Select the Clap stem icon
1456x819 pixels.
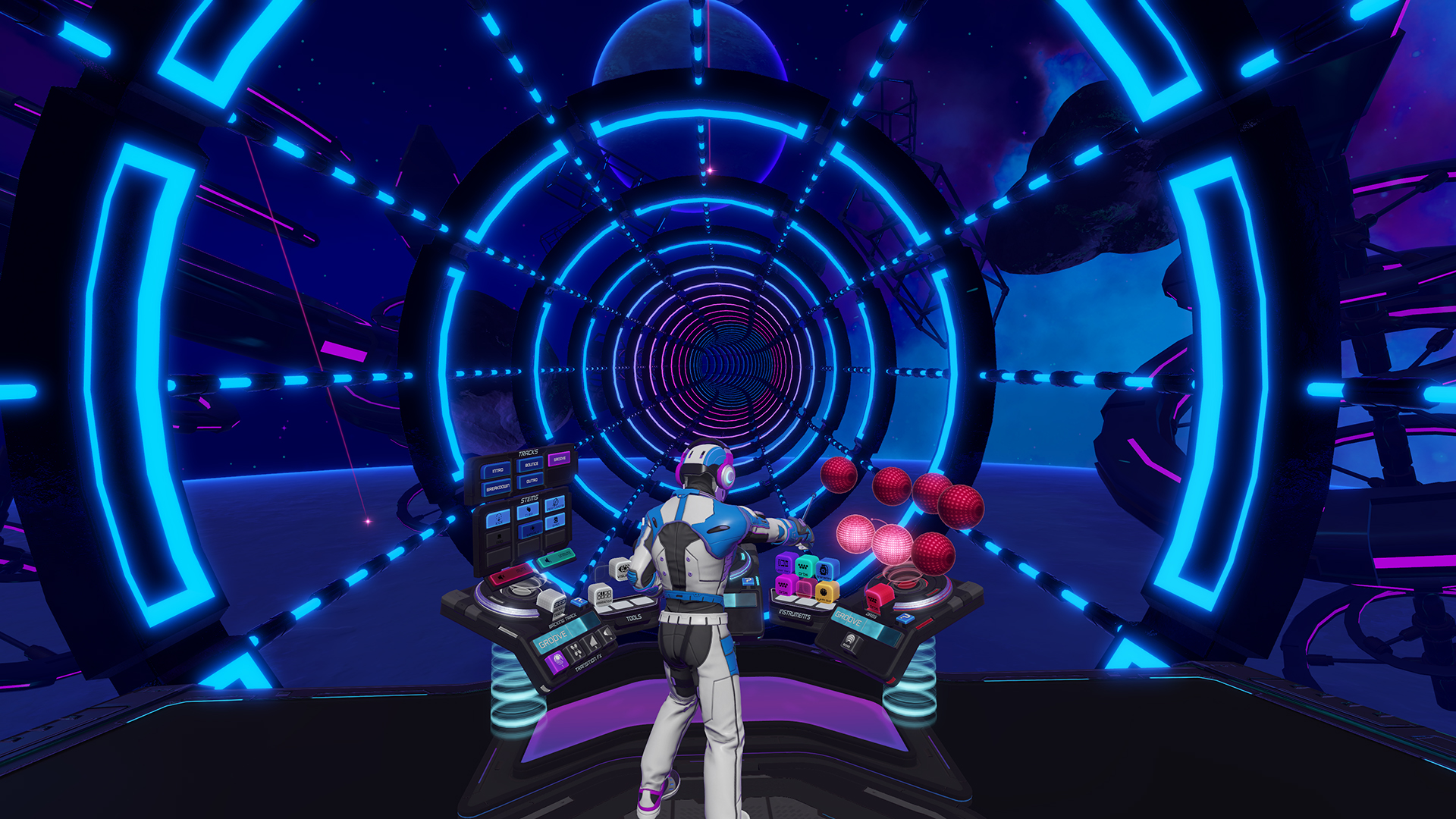pos(526,511)
